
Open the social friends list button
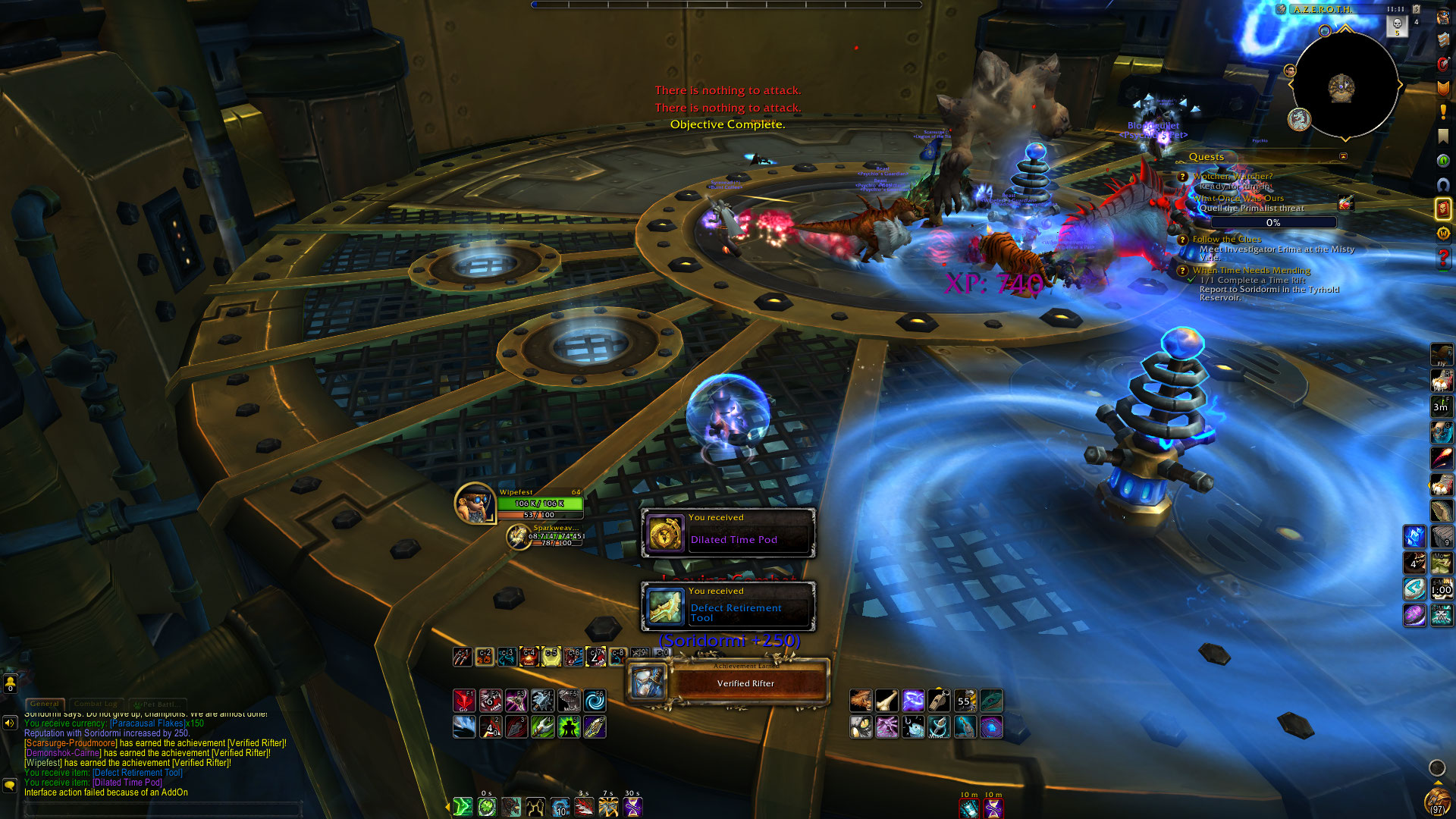pos(10,683)
